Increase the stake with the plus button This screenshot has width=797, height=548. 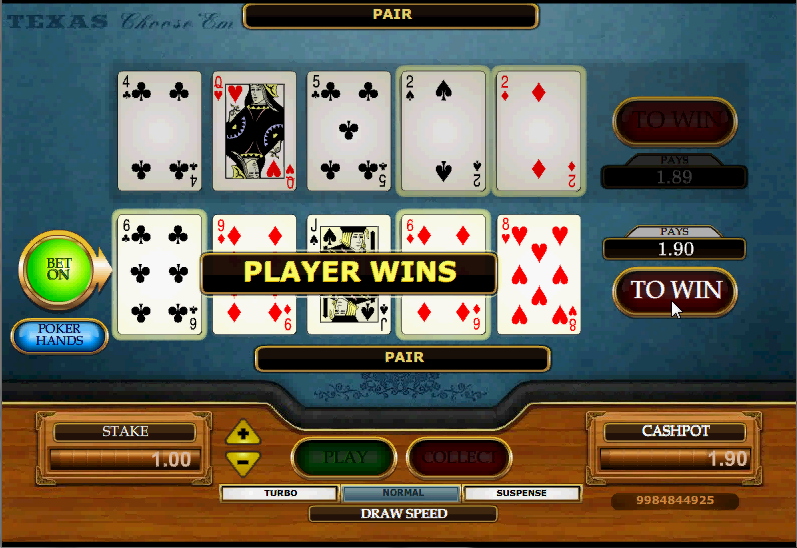pyautogui.click(x=243, y=434)
